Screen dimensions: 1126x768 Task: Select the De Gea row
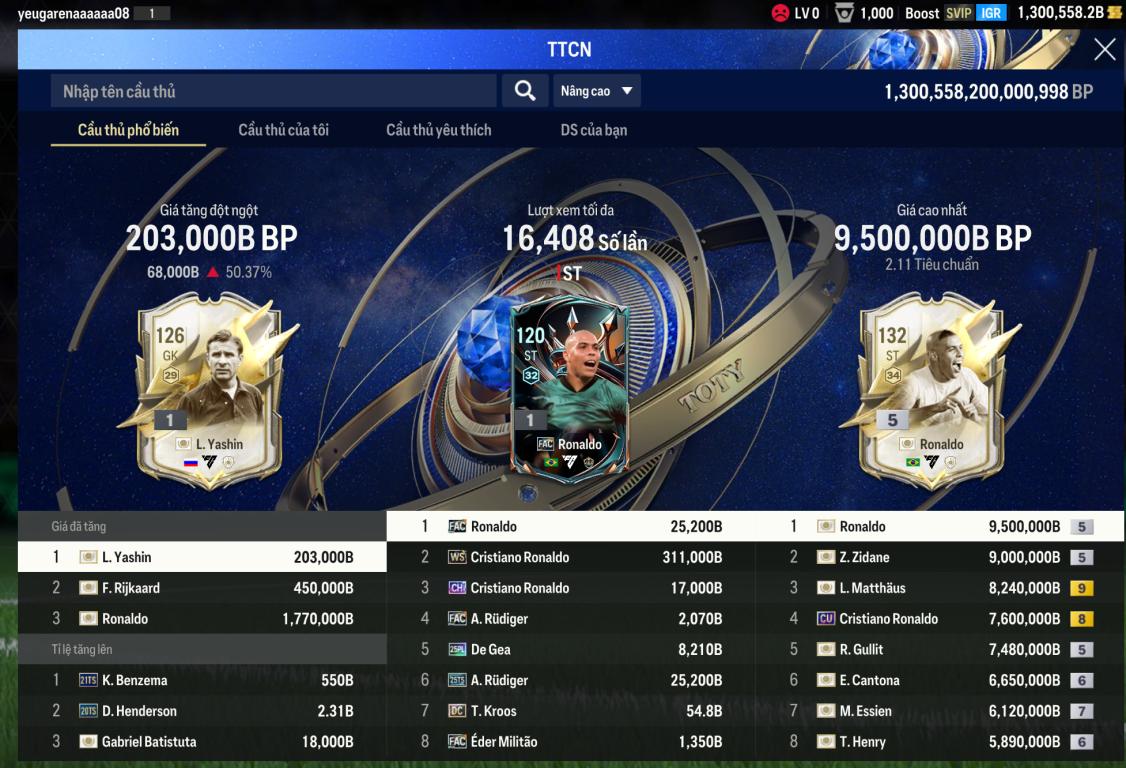pos(570,650)
